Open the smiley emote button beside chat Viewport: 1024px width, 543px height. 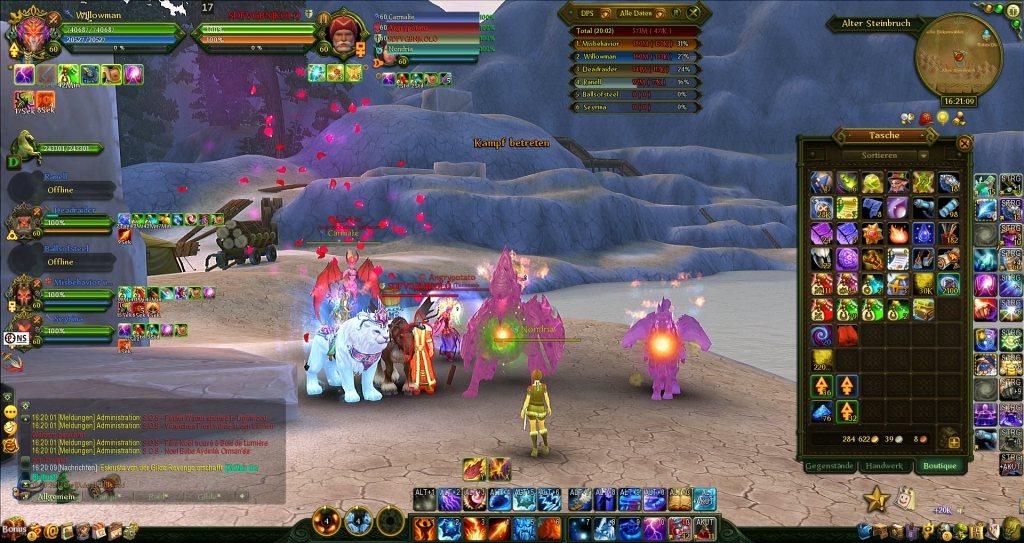pos(10,412)
